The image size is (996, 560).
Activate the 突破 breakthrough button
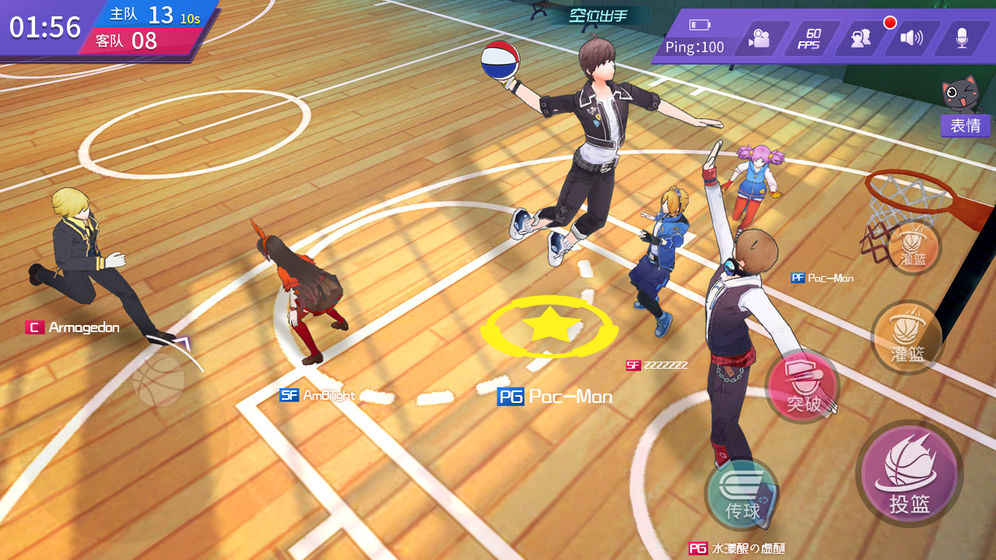(x=802, y=385)
